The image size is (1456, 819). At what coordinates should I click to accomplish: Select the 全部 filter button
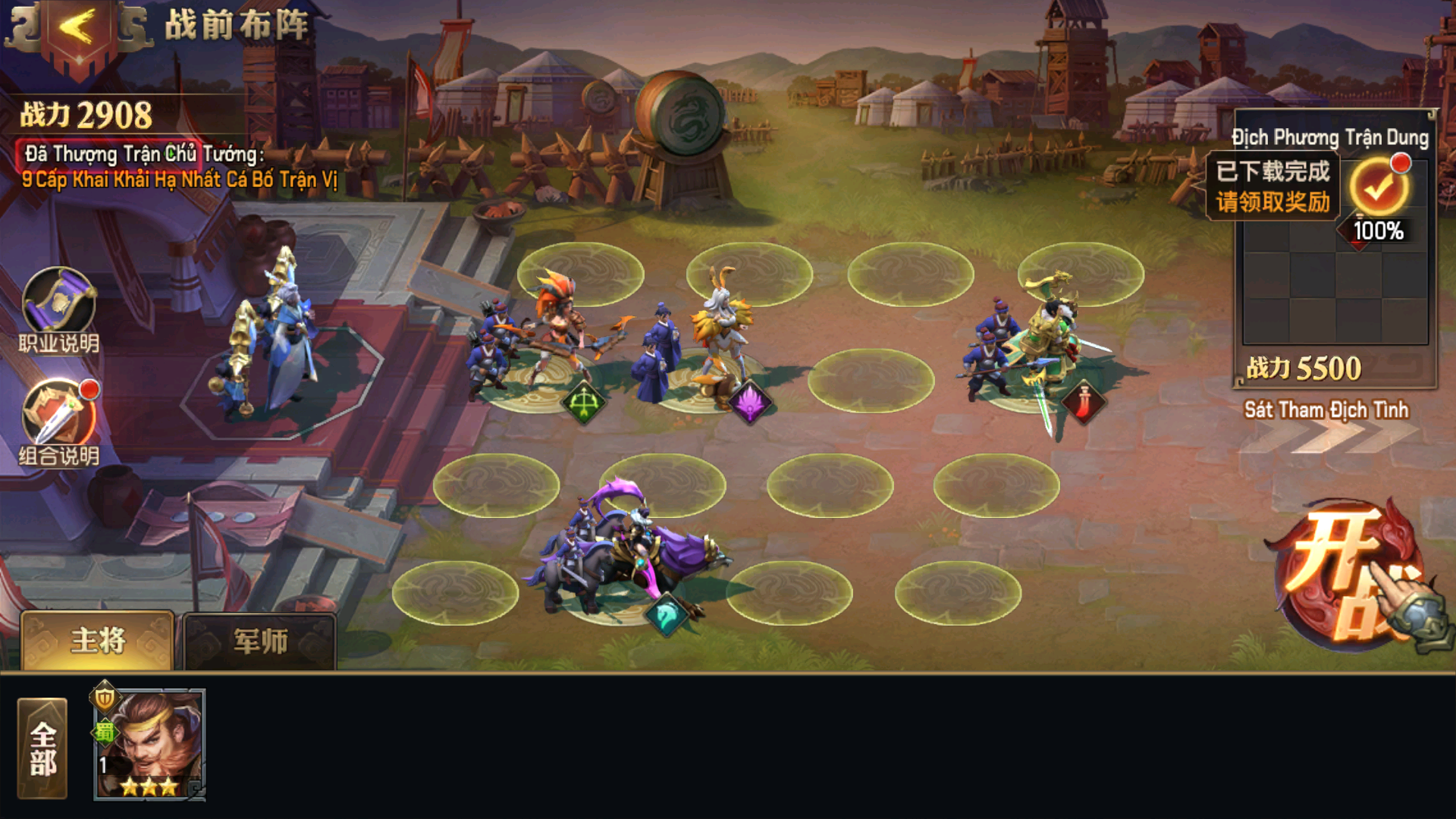[x=43, y=748]
